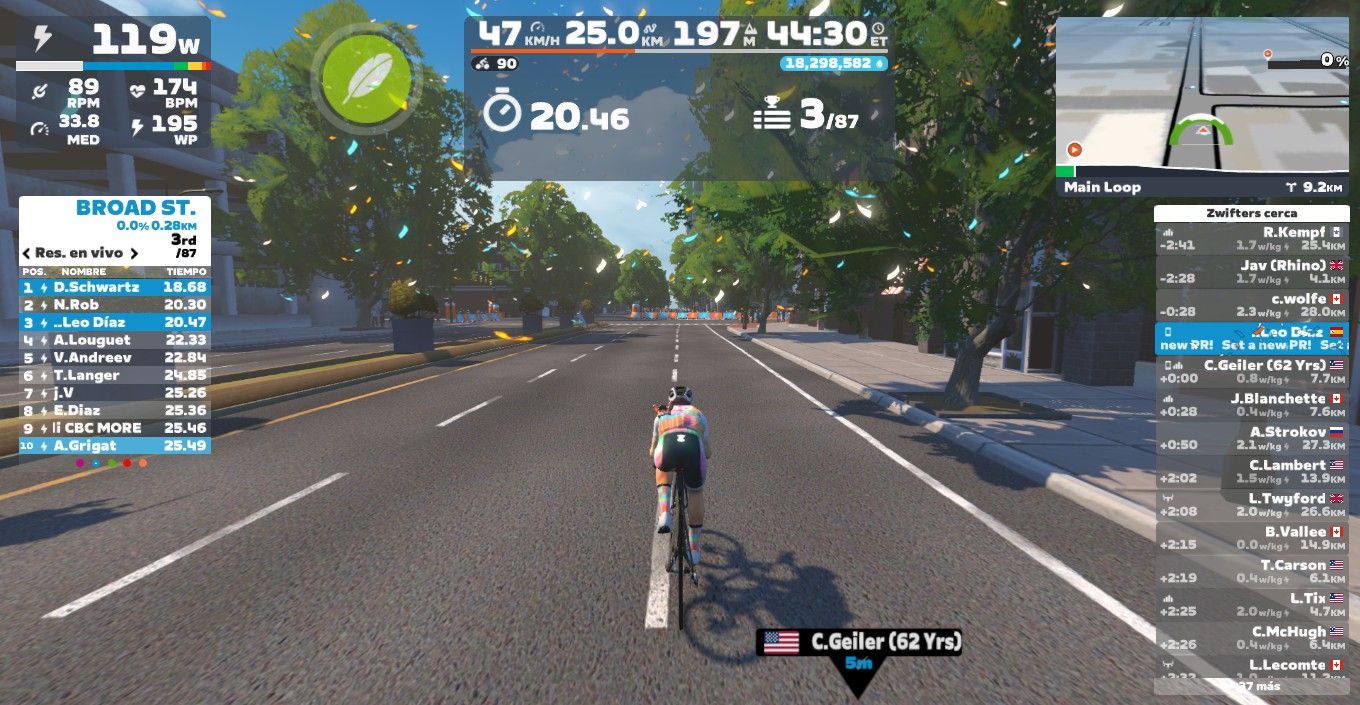Expand the "37 más" riders list
The image size is (1360, 705).
tap(1251, 686)
